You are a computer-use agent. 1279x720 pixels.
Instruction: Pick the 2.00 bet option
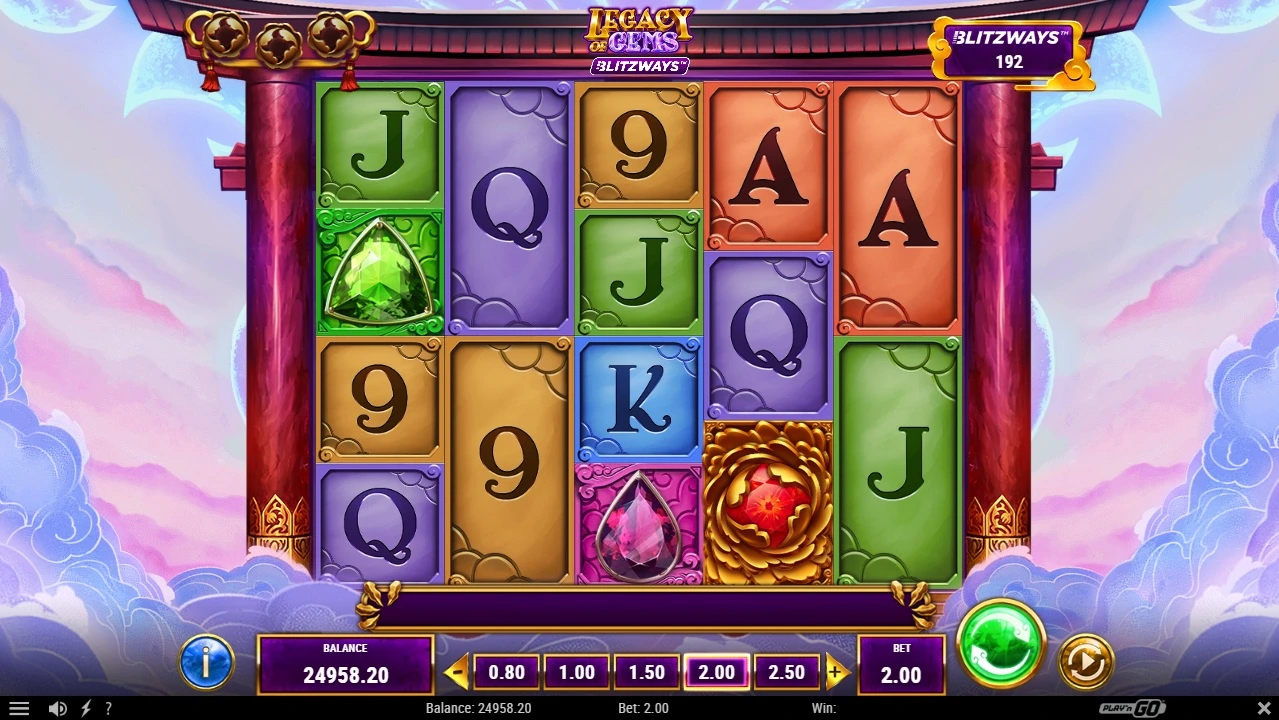pyautogui.click(x=716, y=673)
